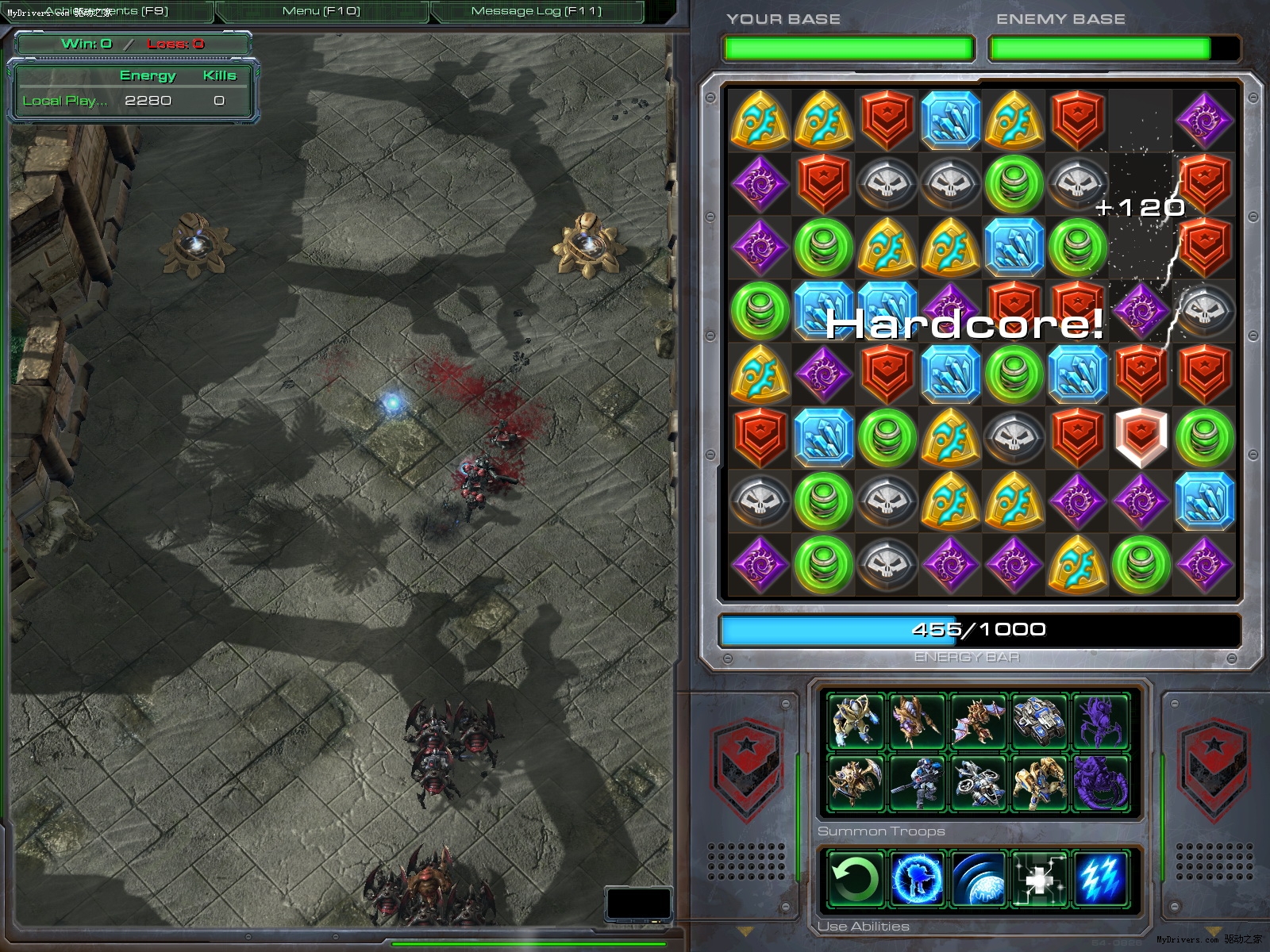Screen dimensions: 1270x952
Task: Summon the purple spider-legged creature
Action: coord(1101,721)
